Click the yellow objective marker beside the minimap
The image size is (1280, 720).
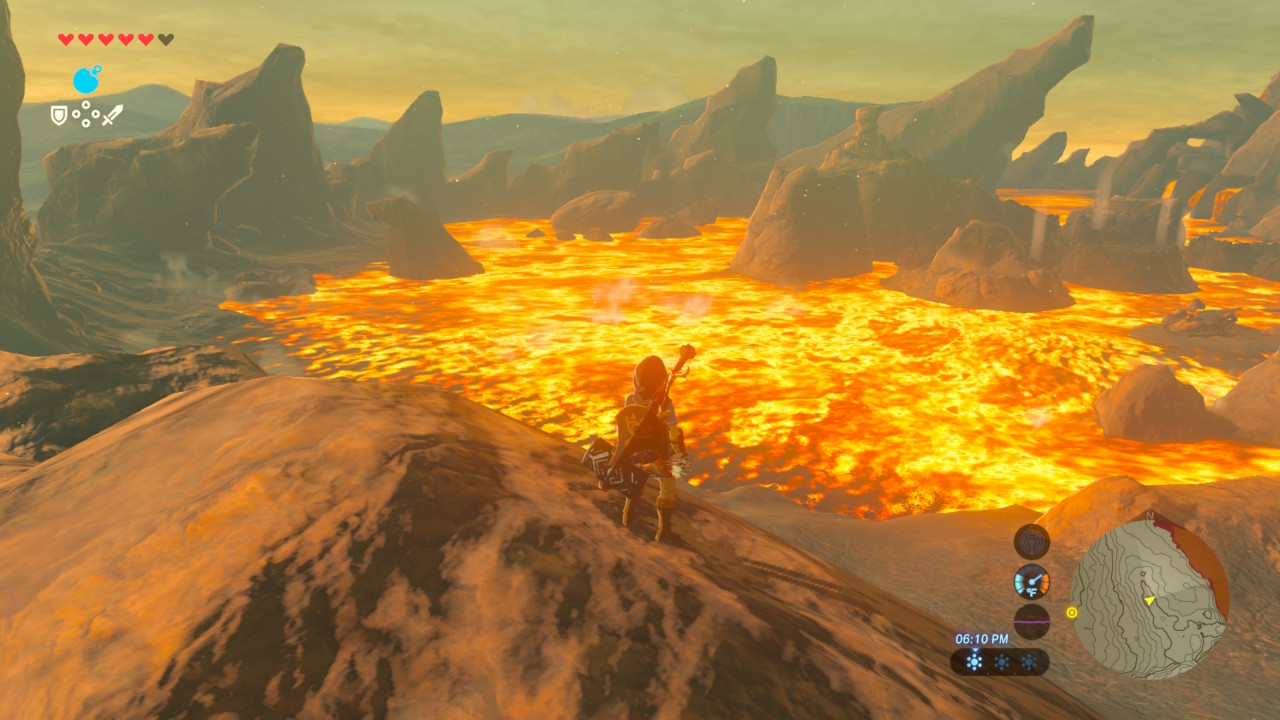click(x=1073, y=612)
